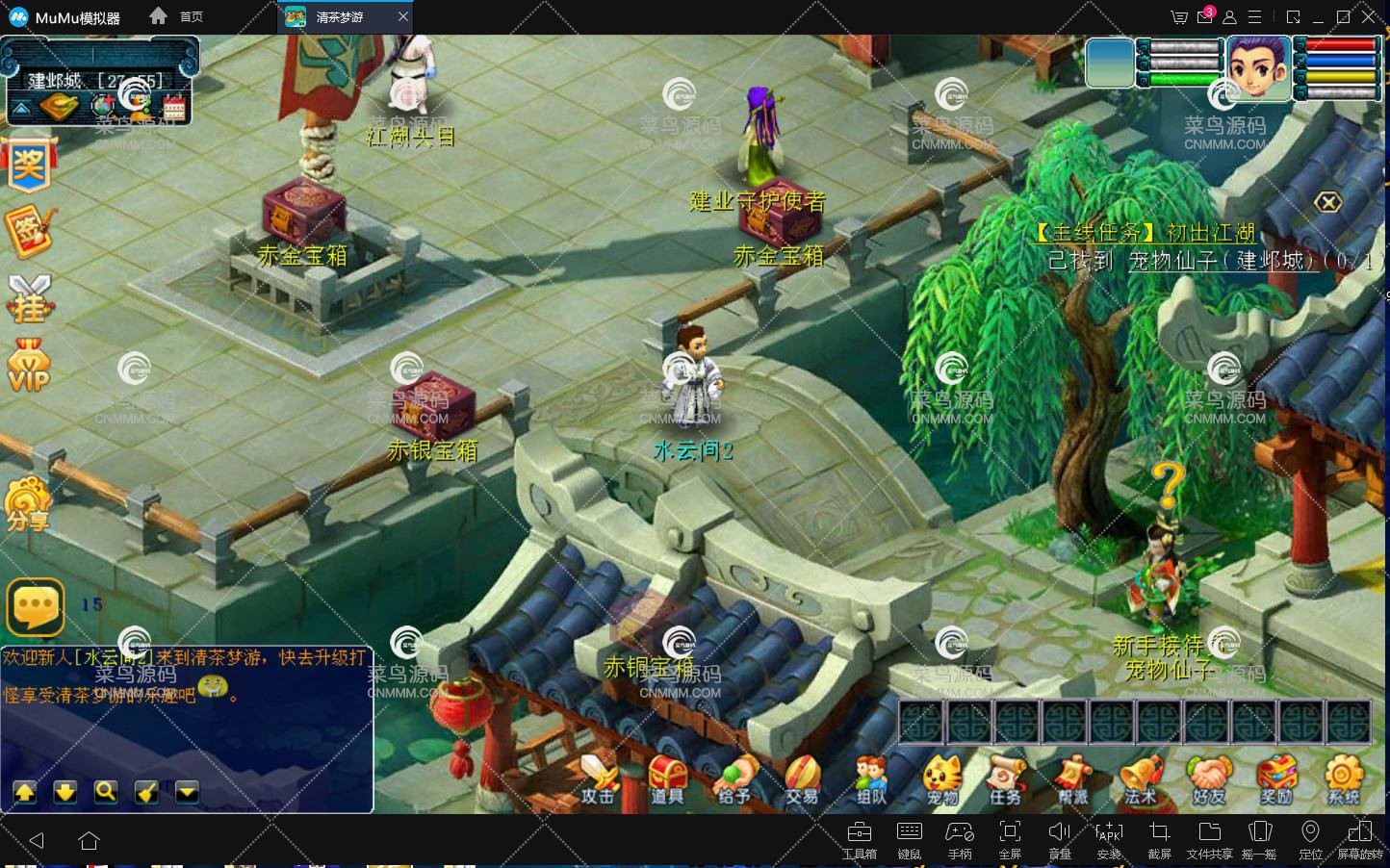
Task: Open the 任务 quest scroll
Action: pos(1005,778)
